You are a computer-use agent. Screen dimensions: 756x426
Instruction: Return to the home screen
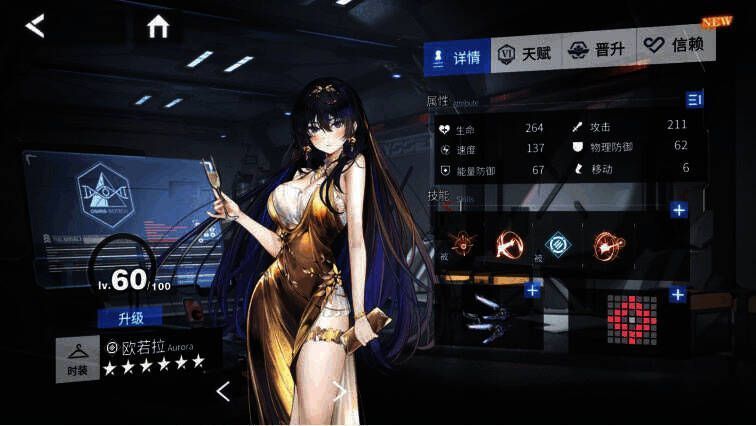158,27
